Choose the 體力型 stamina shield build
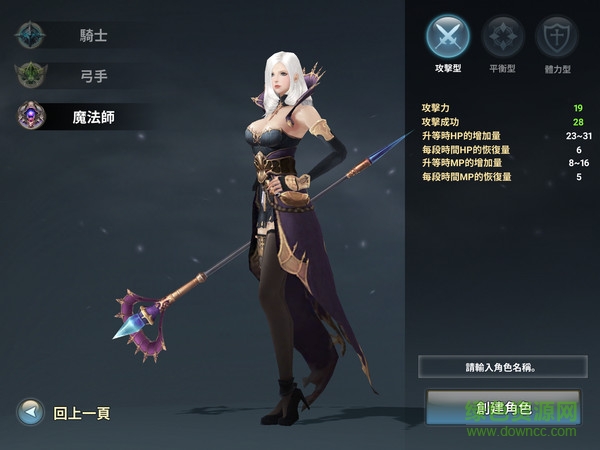Screen dimensions: 600x450 pyautogui.click(x=556, y=38)
